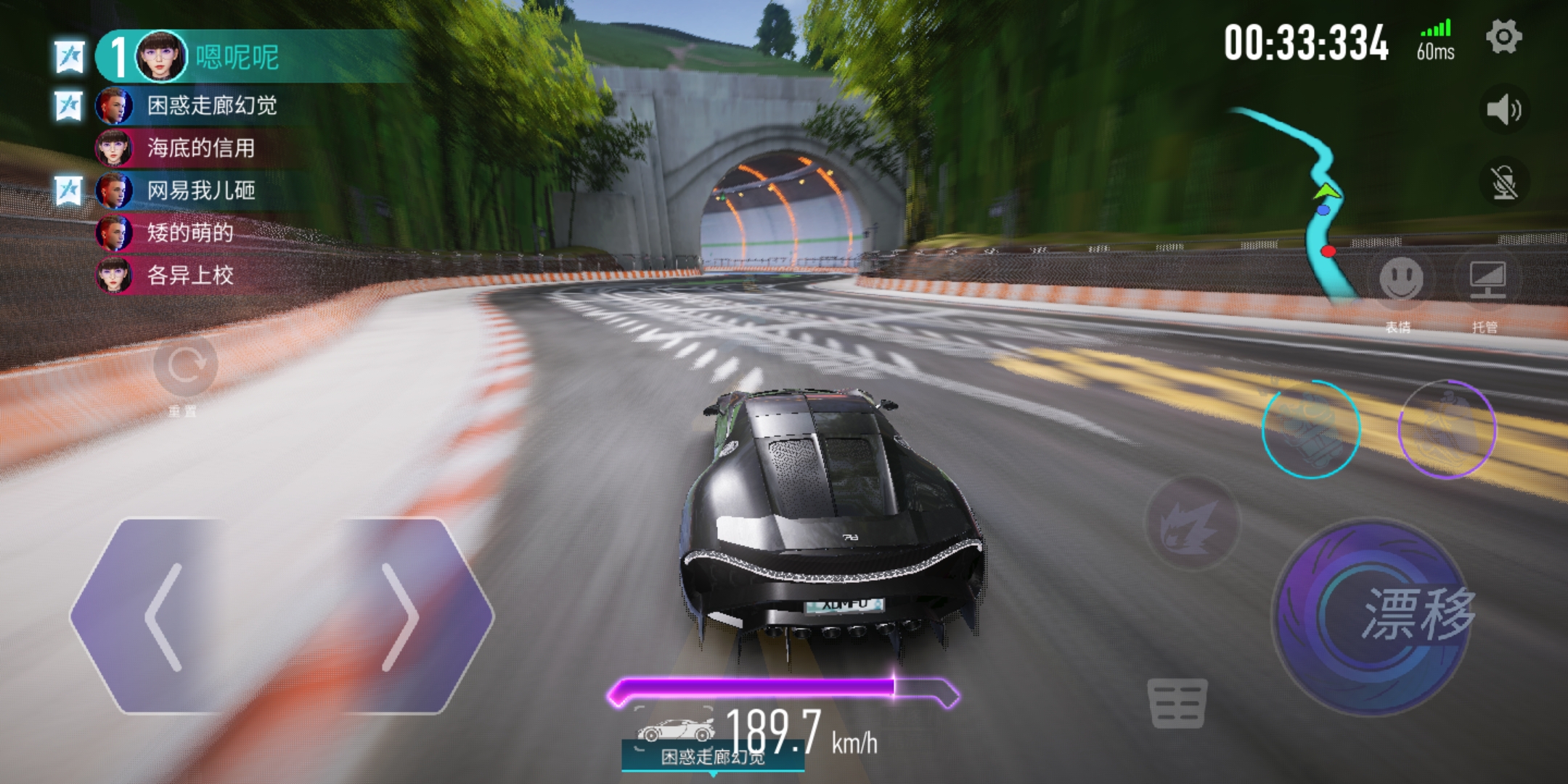This screenshot has height=784, width=1568.
Task: Toggle the speaker sound button
Action: (x=1503, y=110)
